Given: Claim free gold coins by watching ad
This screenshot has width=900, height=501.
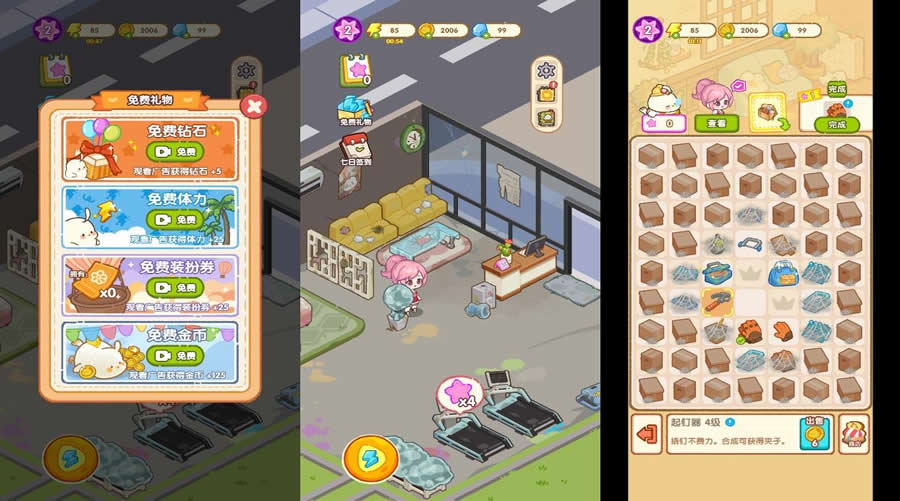Looking at the screenshot, I should click(175, 355).
